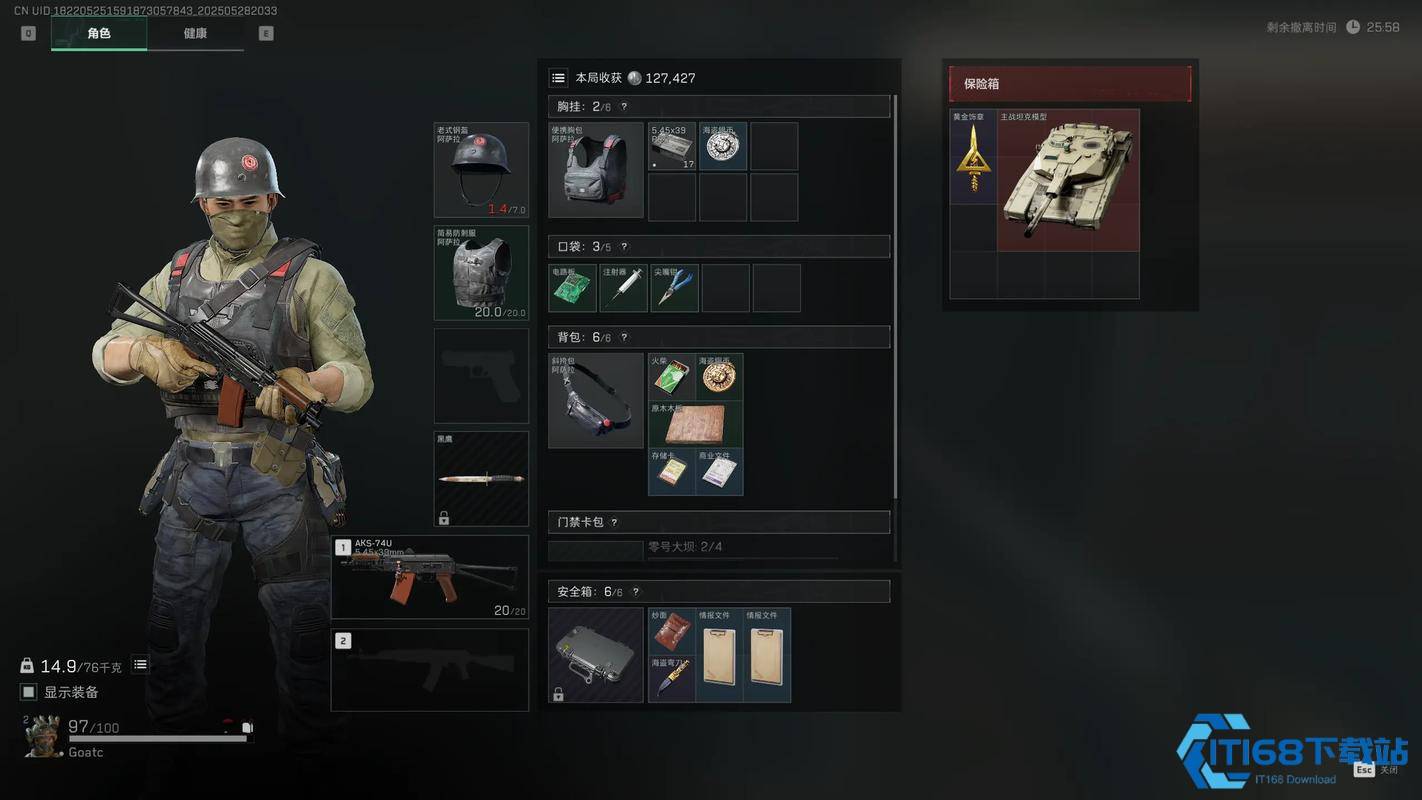Switch to the 健康 (Health) tab
Viewport: 1422px width, 800px height.
(195, 34)
